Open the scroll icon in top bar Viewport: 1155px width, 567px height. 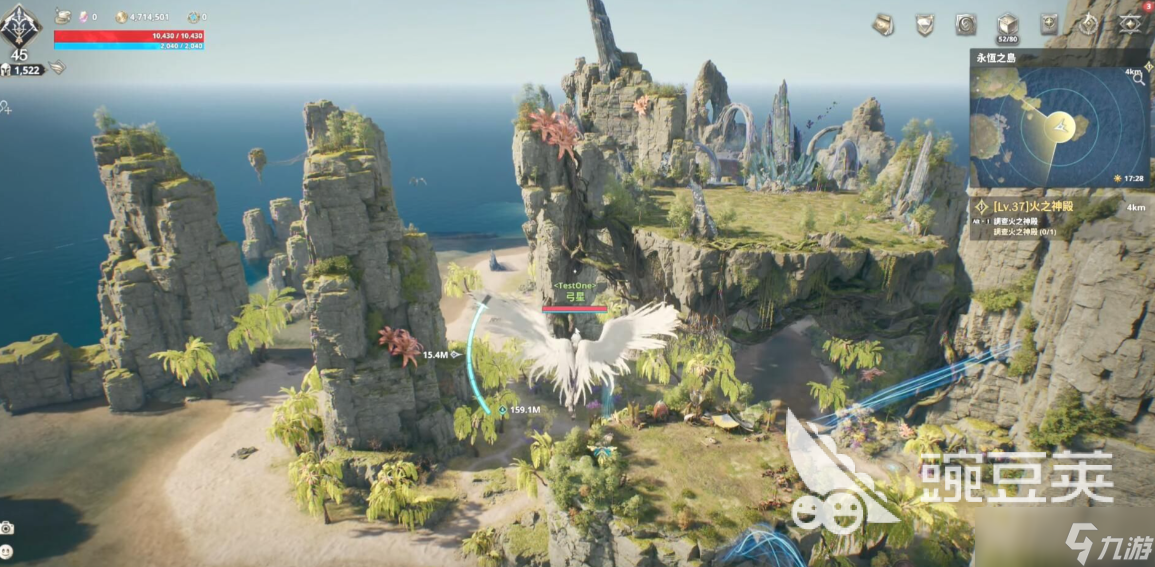(883, 24)
